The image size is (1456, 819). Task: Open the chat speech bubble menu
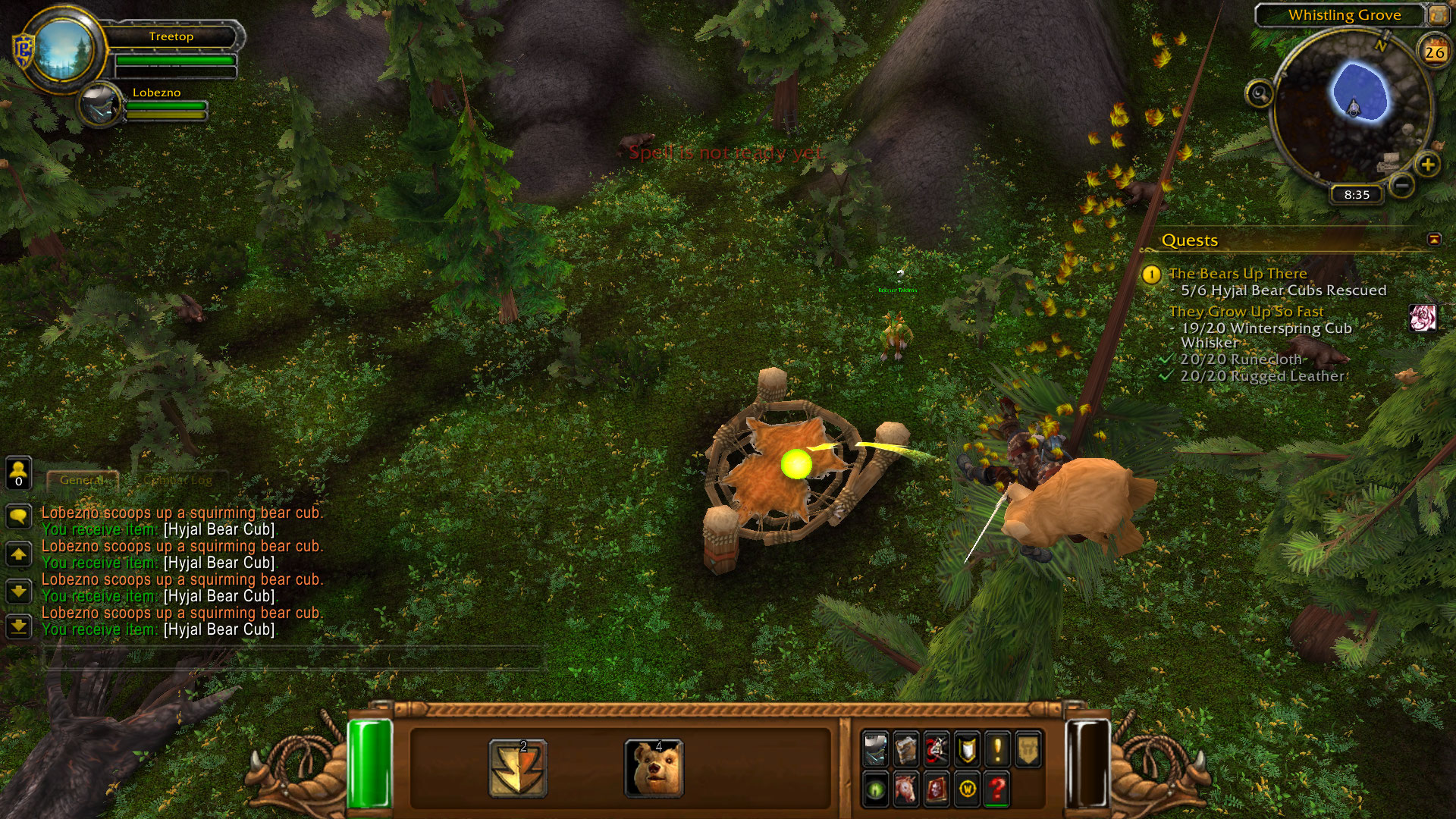18,517
